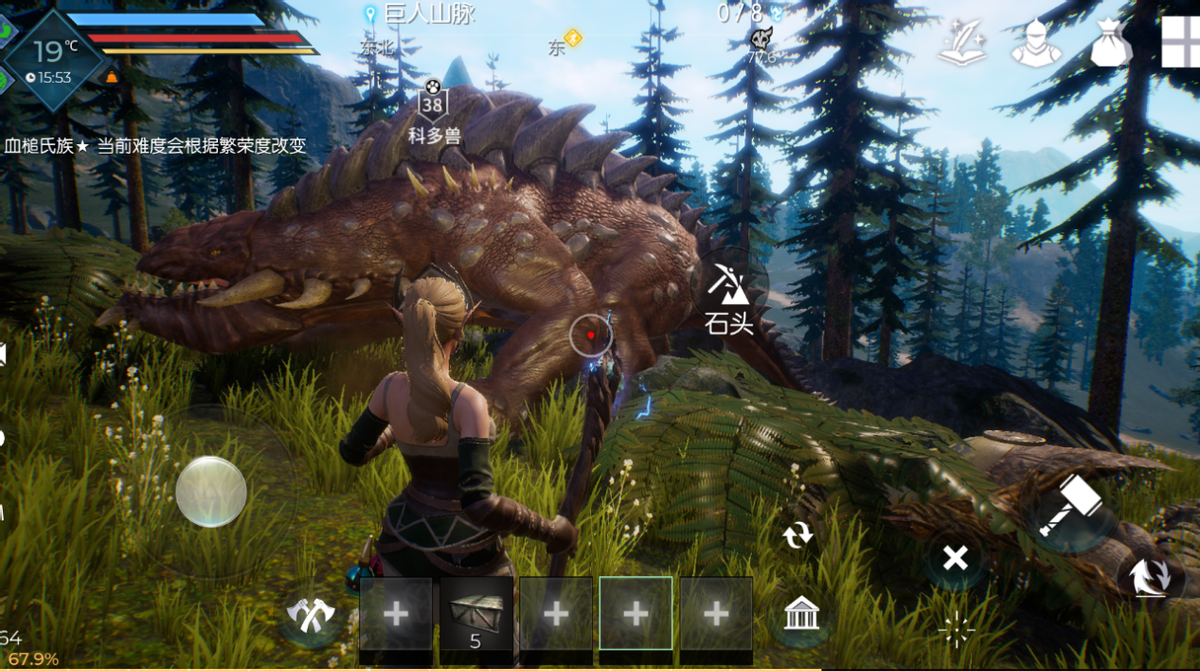The height and width of the screenshot is (671, 1200).
Task: Tap the crosshair aim icon
Action: tap(956, 631)
